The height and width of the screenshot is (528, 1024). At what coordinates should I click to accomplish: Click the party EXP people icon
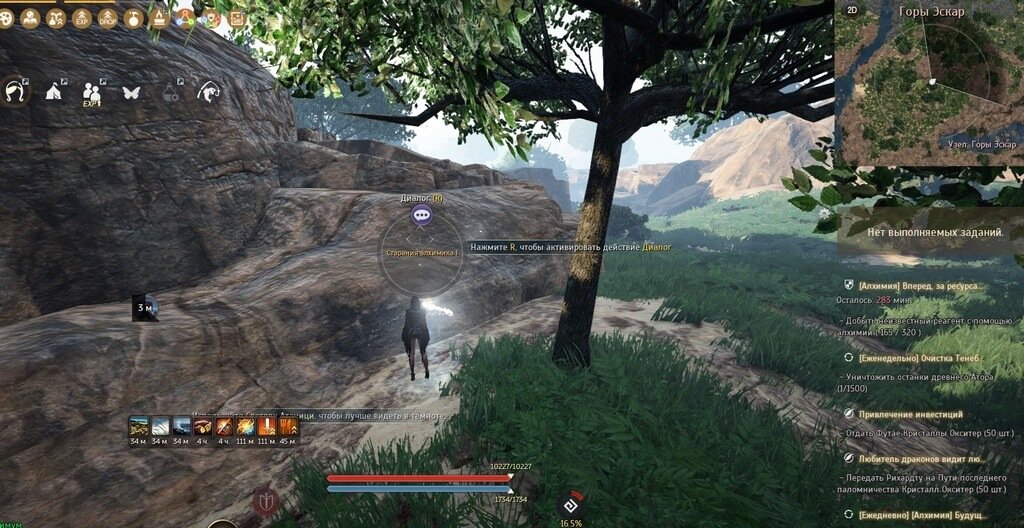92,92
